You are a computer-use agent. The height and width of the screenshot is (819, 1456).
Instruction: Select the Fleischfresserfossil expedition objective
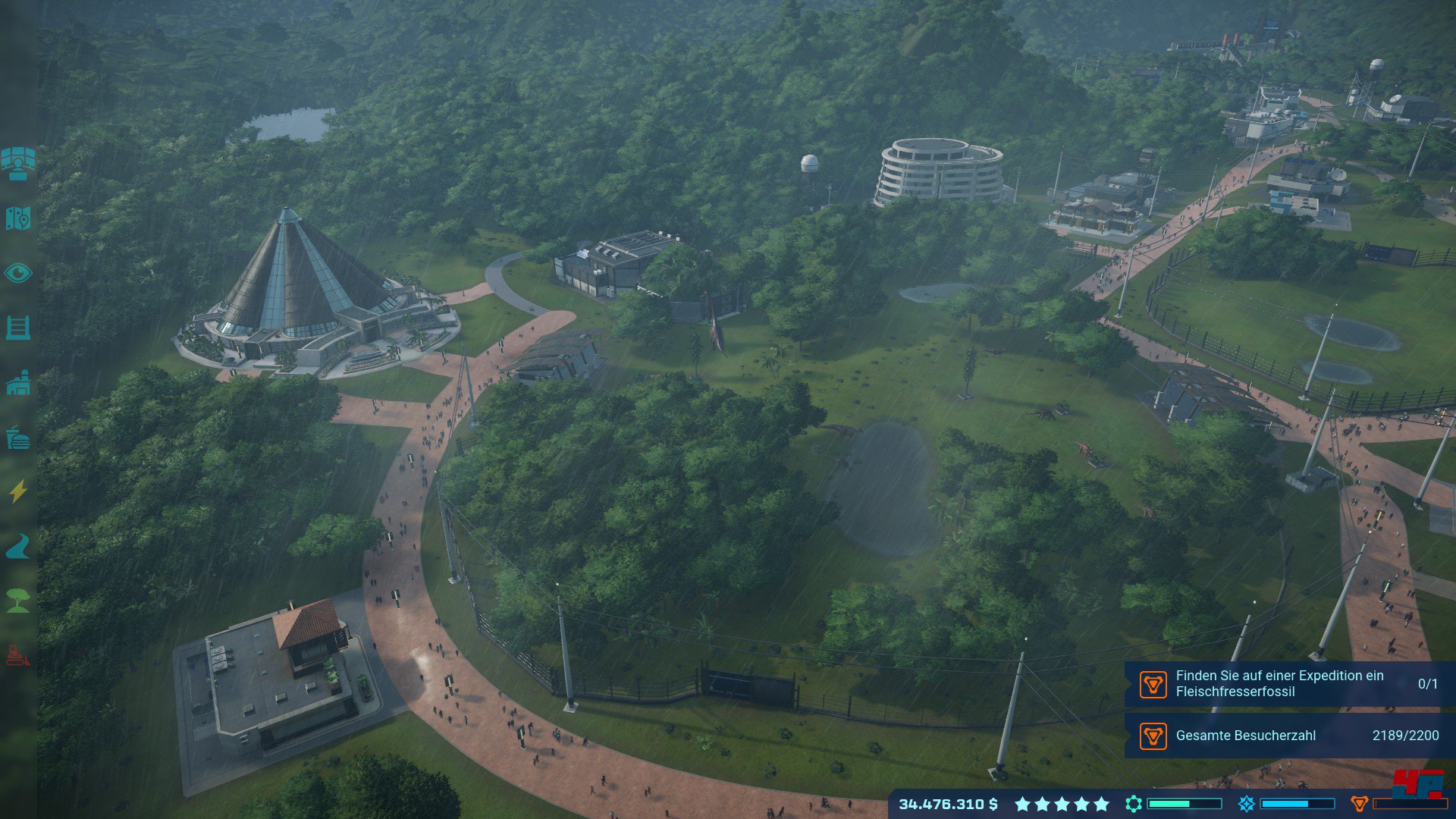tap(1289, 683)
